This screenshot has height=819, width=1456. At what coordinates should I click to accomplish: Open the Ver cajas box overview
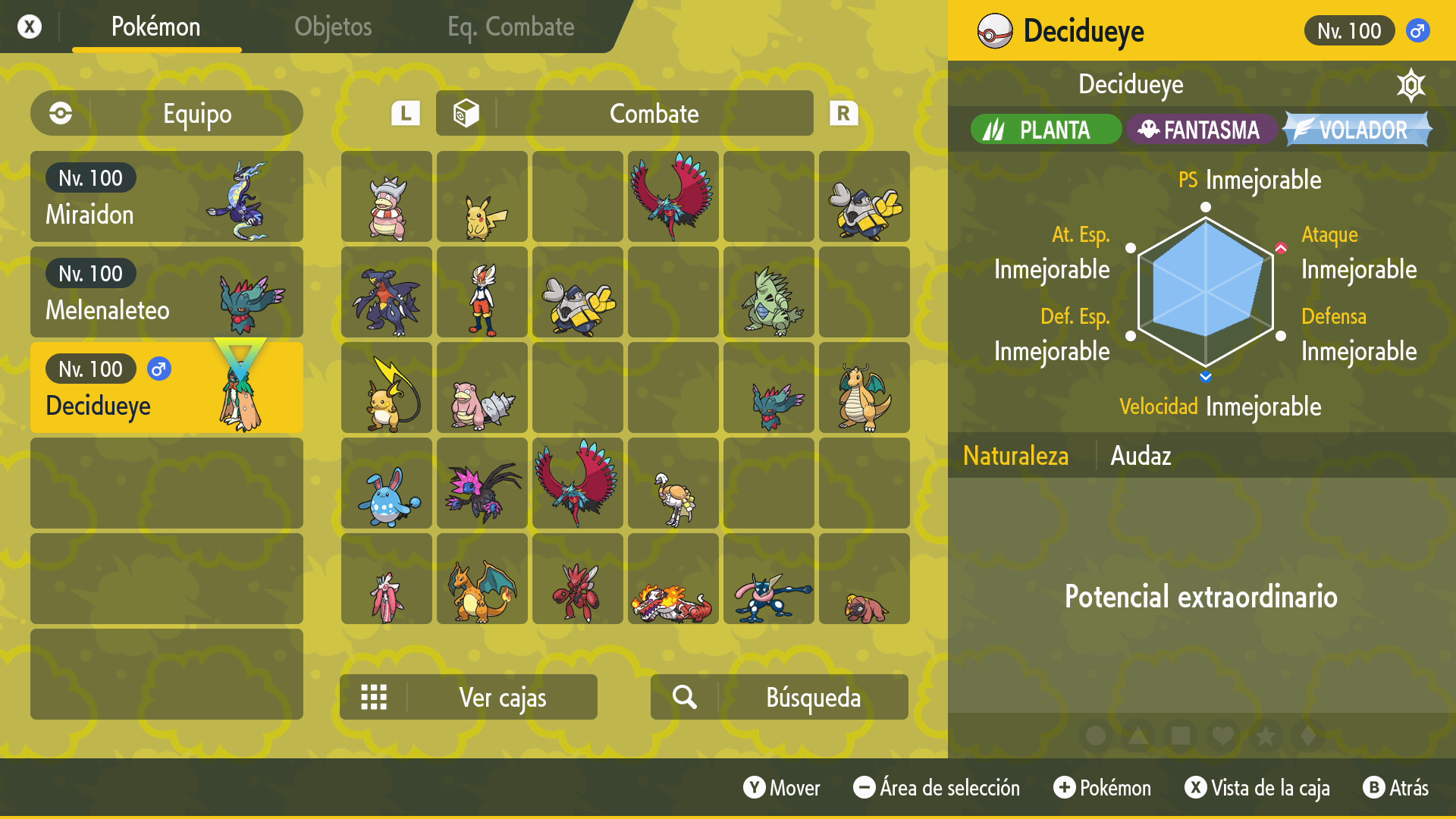pyautogui.click(x=469, y=697)
